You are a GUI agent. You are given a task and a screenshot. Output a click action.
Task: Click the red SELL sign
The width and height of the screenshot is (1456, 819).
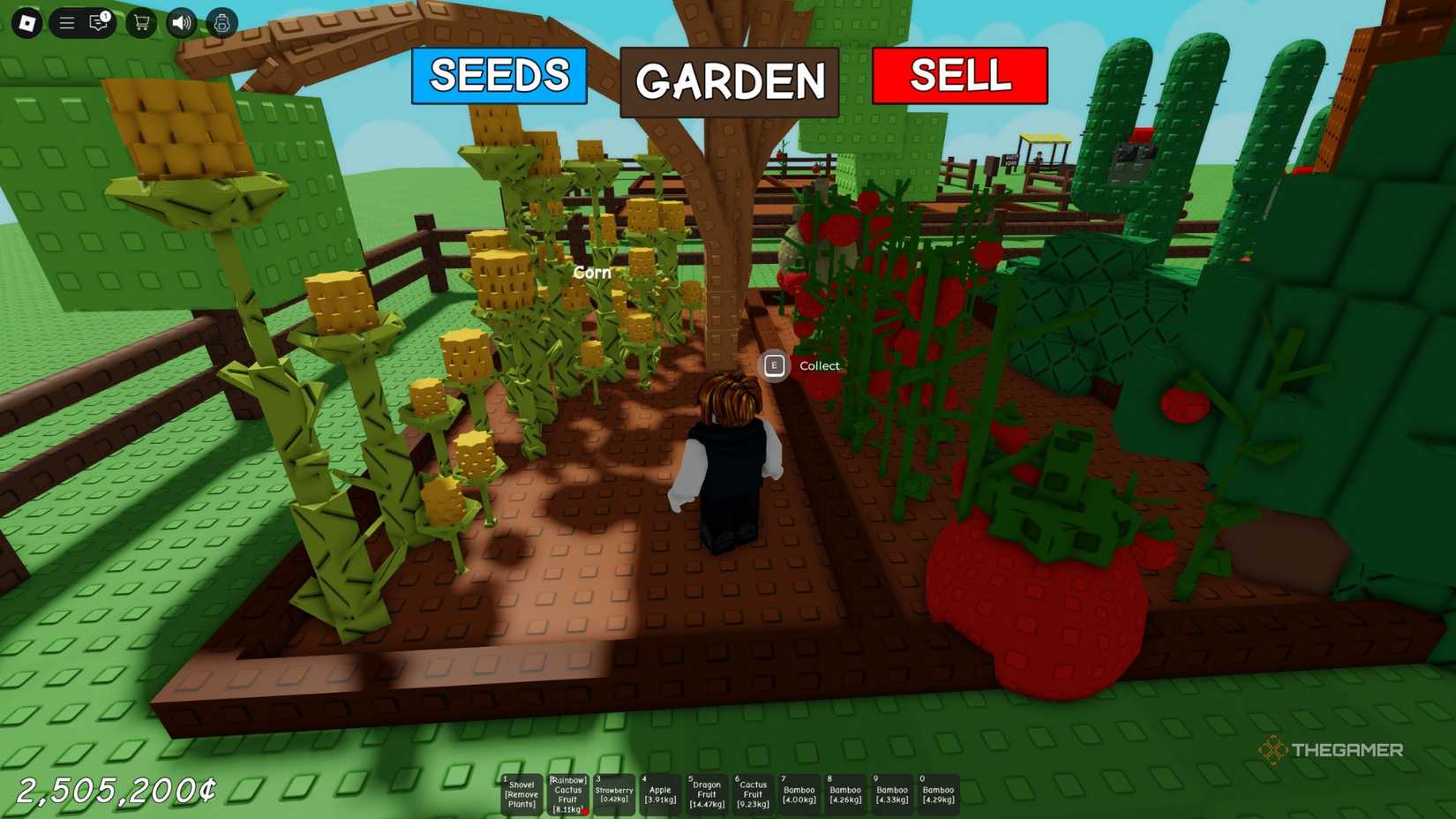click(x=958, y=77)
